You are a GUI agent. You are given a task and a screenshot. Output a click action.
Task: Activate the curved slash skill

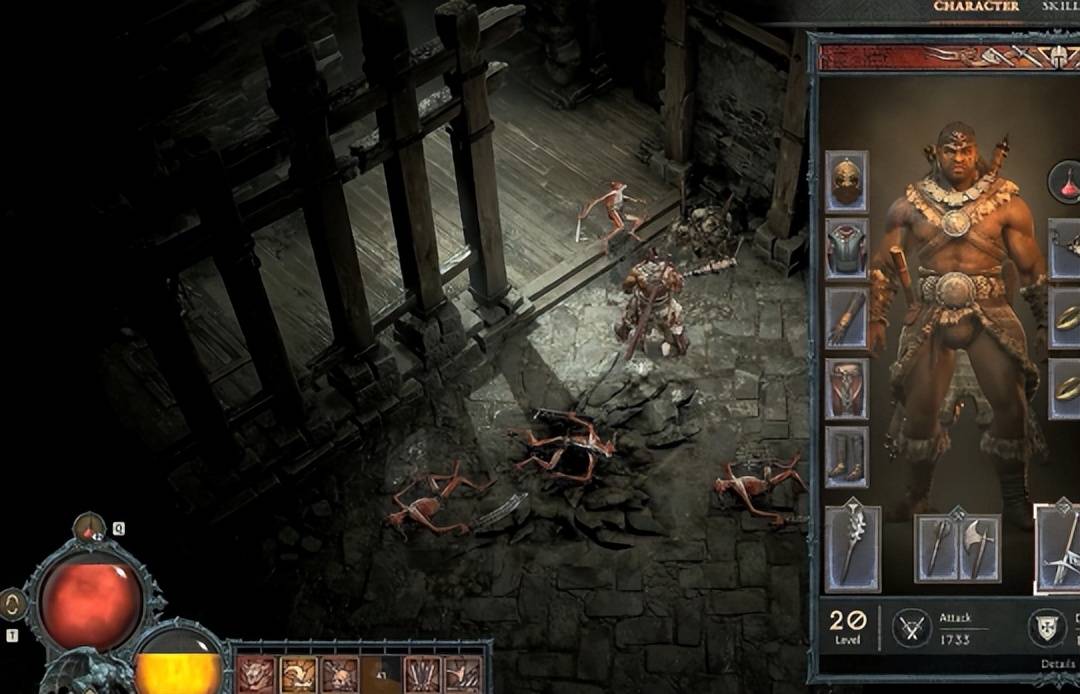(298, 673)
